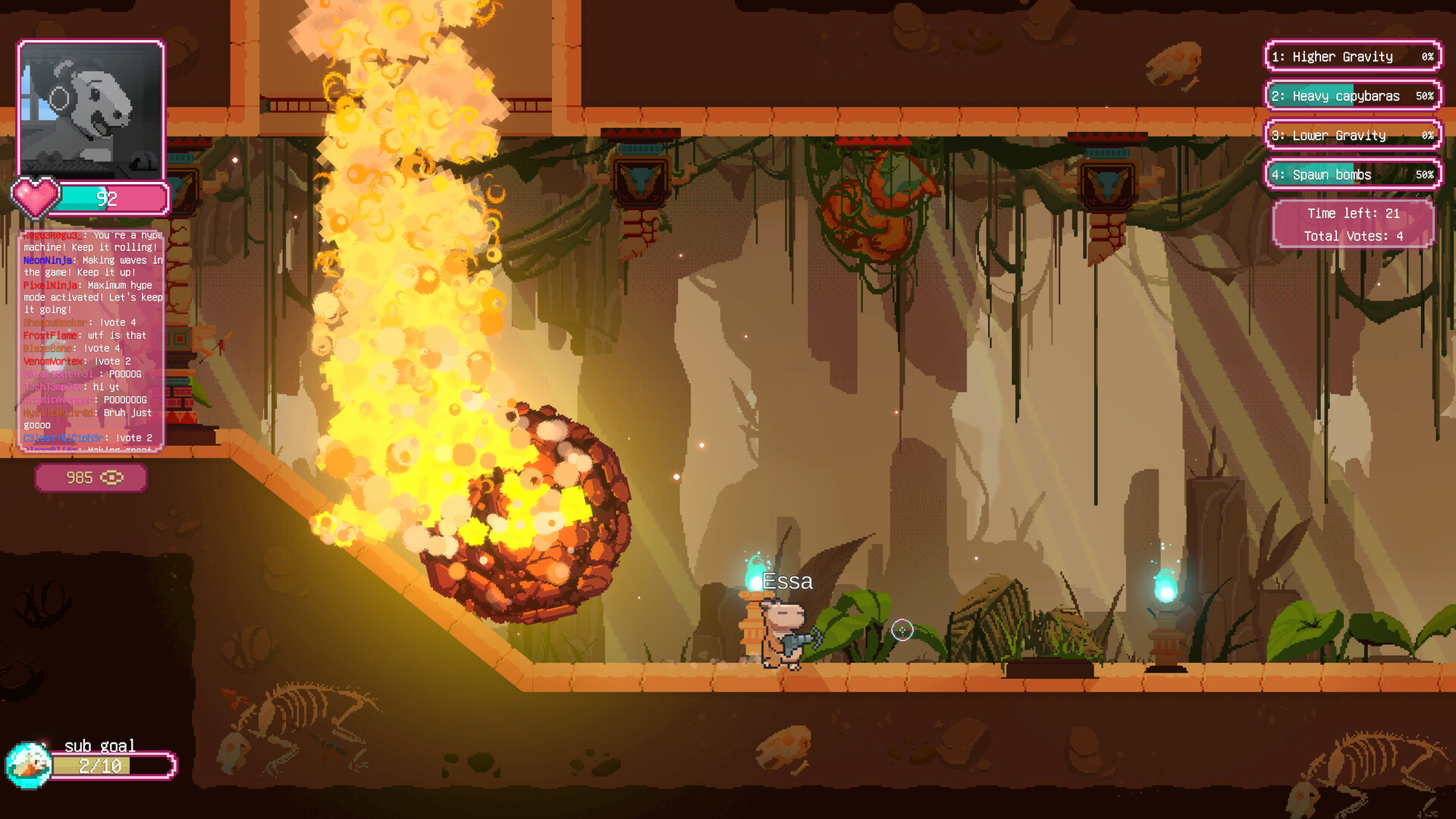Click the Total Votes: 4 label
This screenshot has width=1456, height=819.
(1352, 236)
